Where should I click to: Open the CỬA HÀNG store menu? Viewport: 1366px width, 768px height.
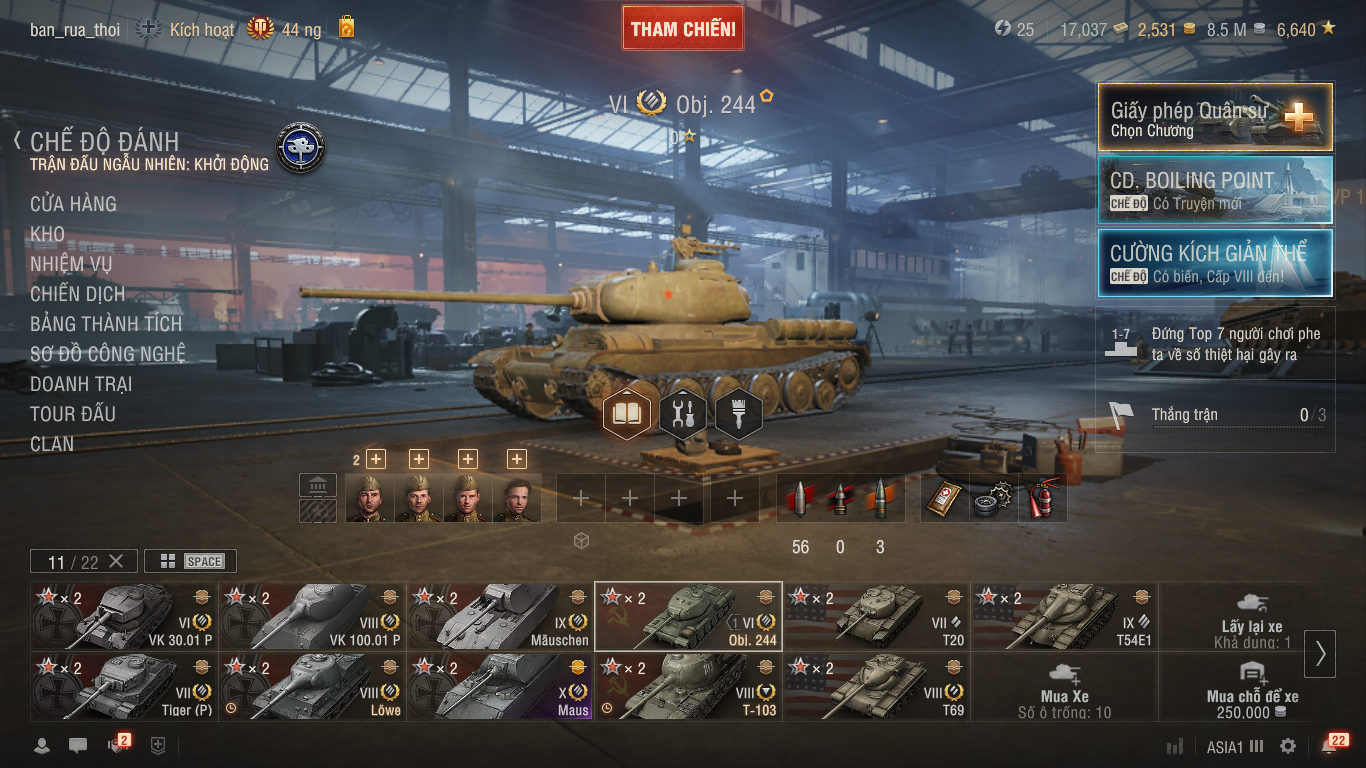[x=73, y=204]
